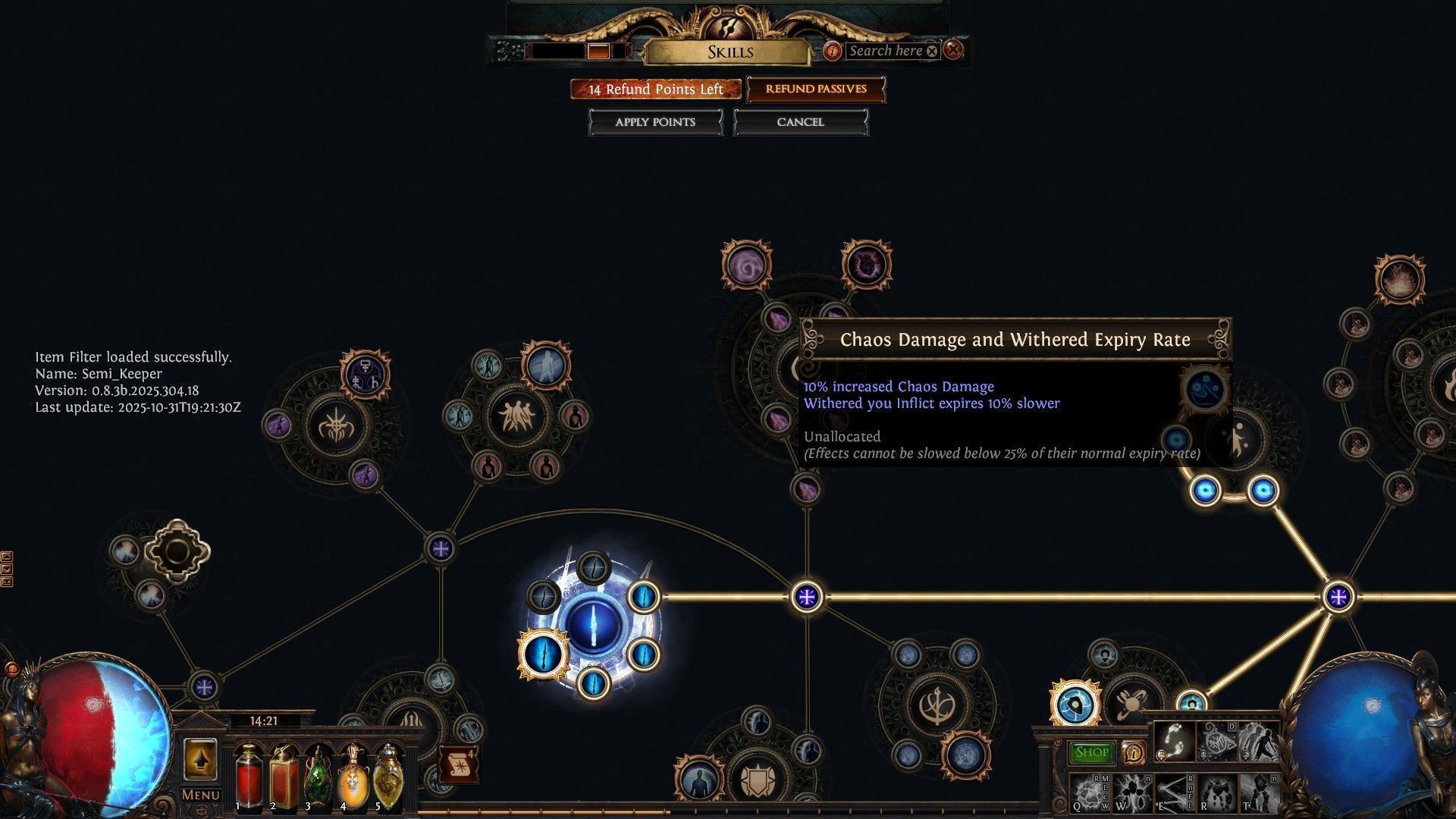Click the footprints movement skill icon
The height and width of the screenshot is (819, 1456).
coord(1174,742)
